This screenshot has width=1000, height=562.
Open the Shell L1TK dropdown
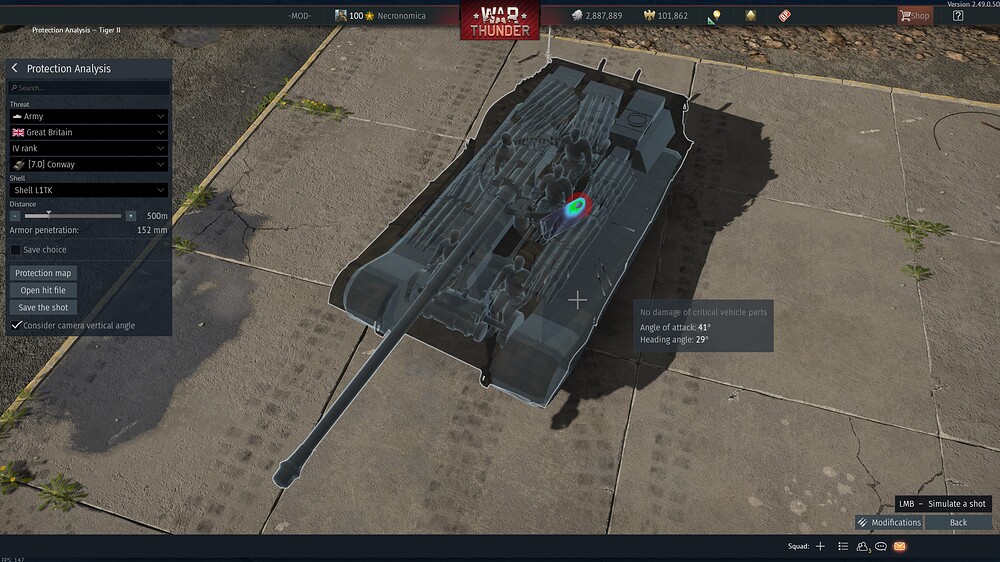[x=88, y=190]
